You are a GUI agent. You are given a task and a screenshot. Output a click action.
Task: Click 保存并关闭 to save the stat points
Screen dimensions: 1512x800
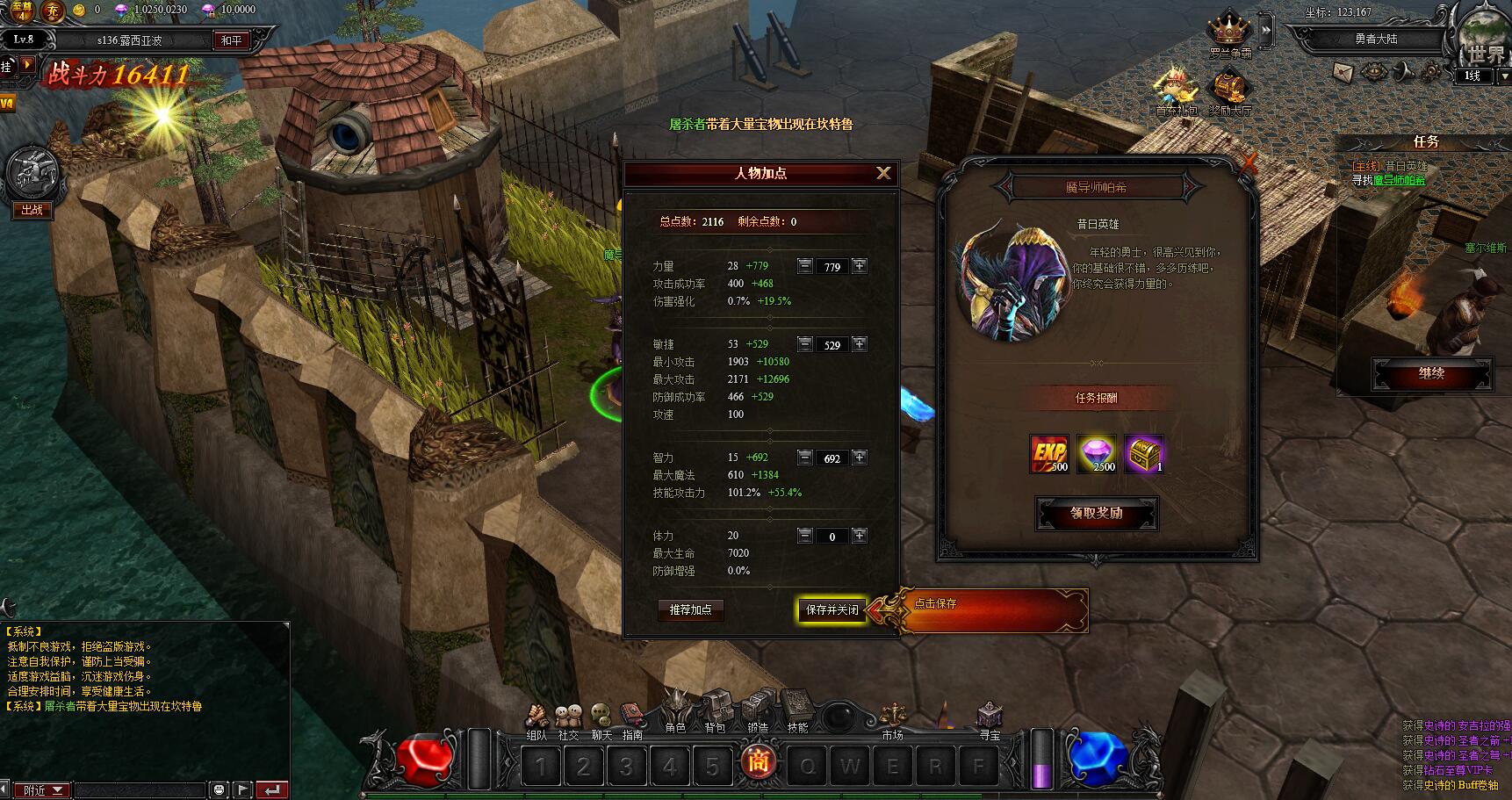coord(832,609)
